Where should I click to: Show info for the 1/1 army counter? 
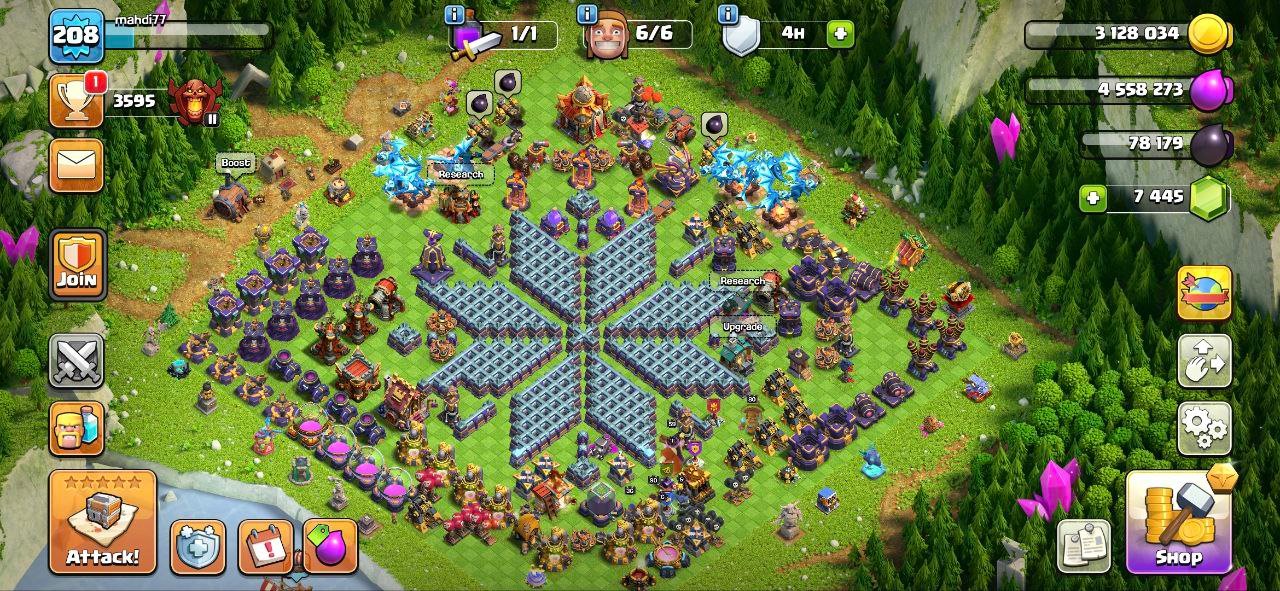[x=455, y=15]
